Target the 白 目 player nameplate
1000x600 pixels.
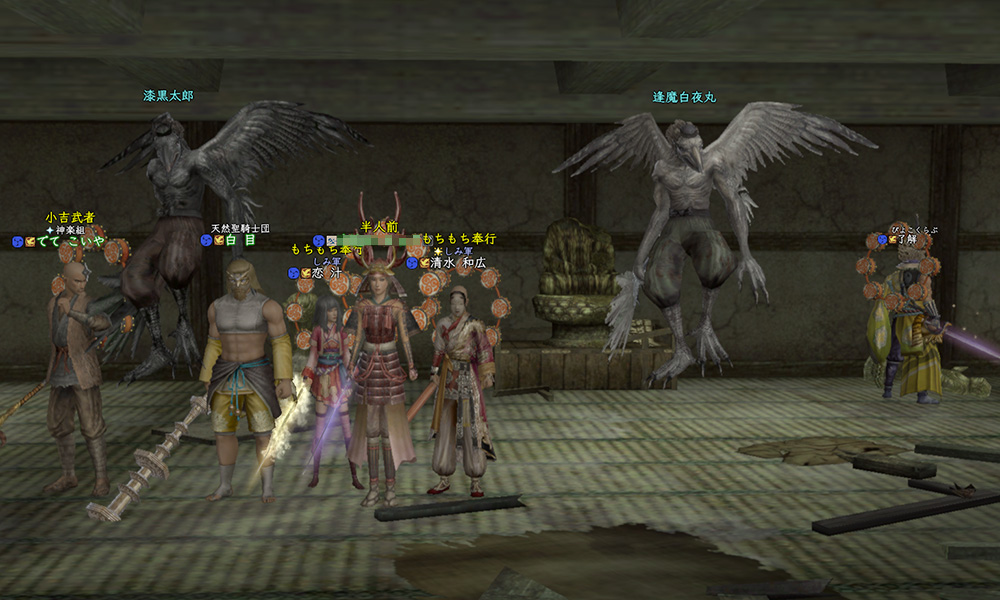[x=240, y=241]
